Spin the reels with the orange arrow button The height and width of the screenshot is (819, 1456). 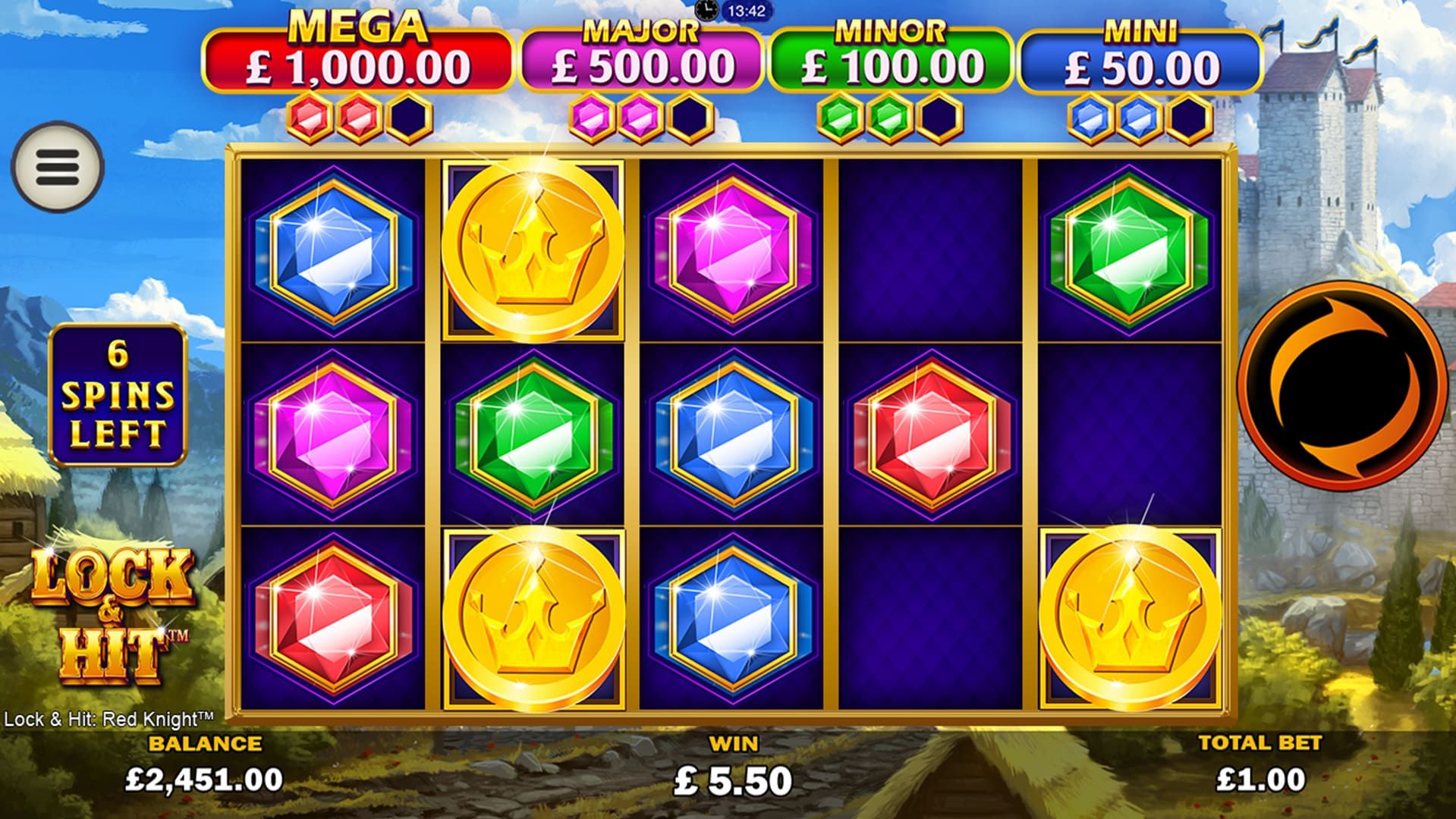pyautogui.click(x=1341, y=385)
